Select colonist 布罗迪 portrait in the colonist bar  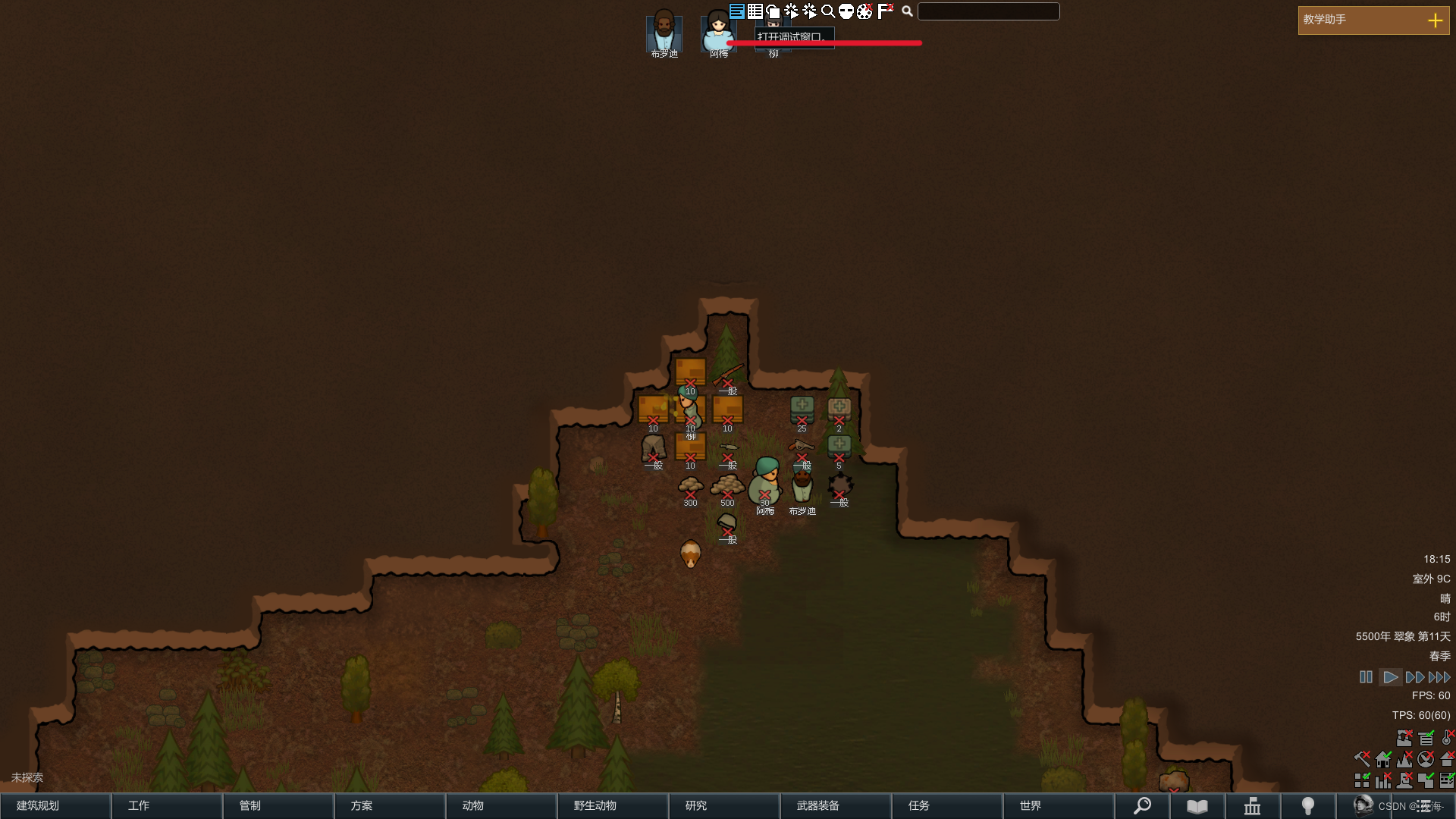pyautogui.click(x=664, y=32)
